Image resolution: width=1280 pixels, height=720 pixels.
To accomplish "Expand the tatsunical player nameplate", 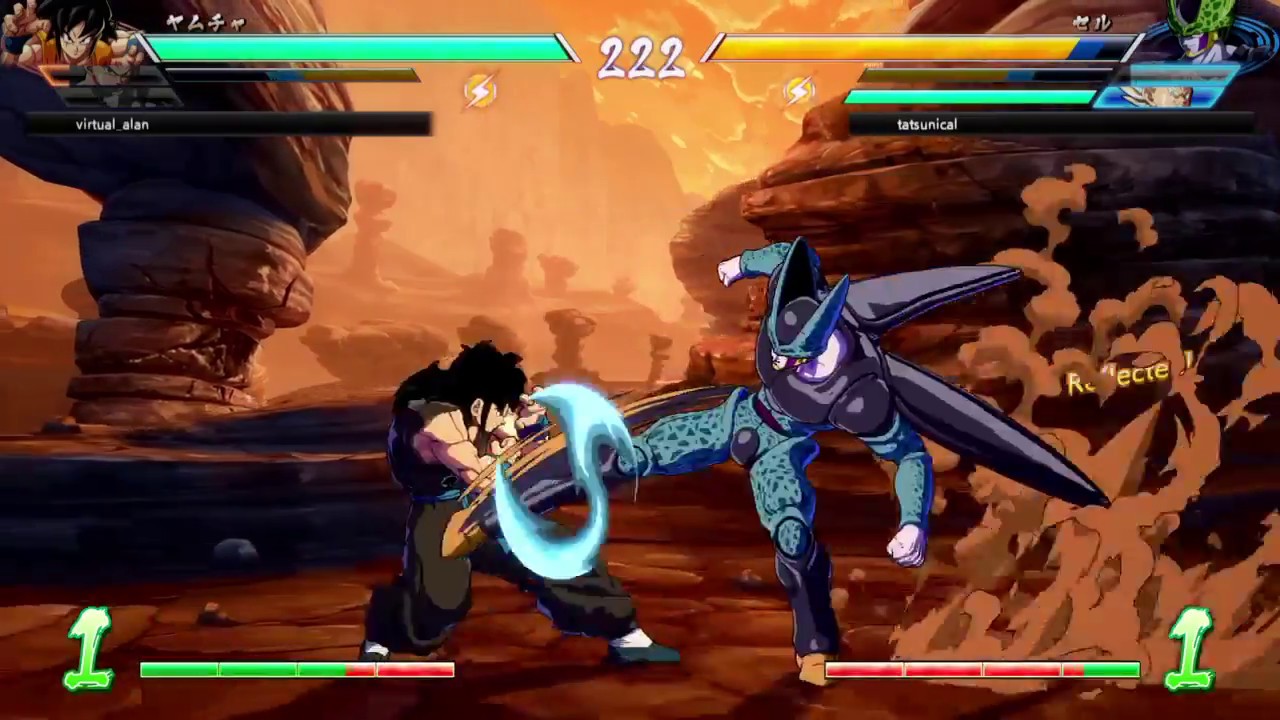I will (926, 124).
